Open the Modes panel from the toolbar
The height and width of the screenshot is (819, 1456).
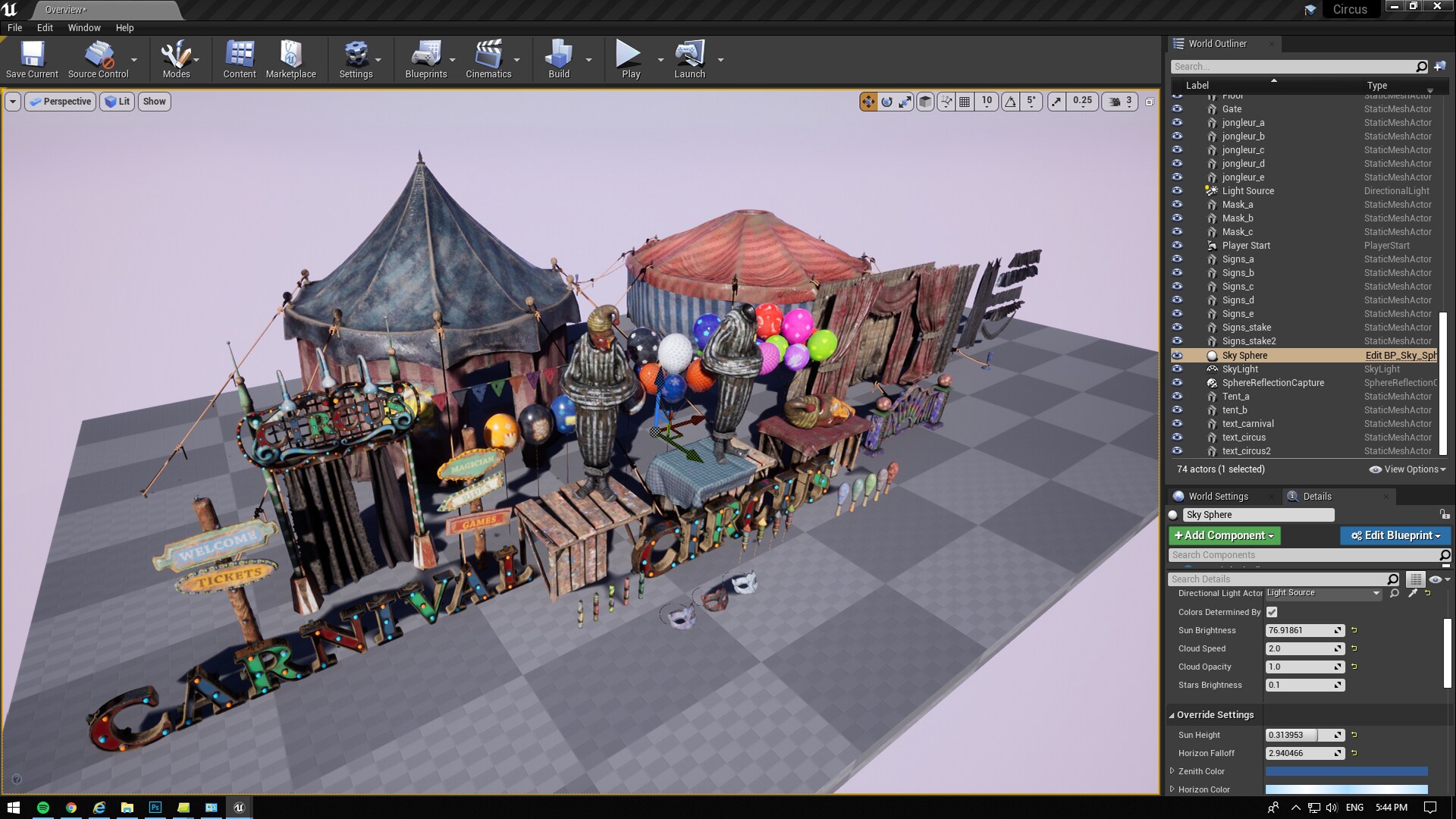coord(175,59)
